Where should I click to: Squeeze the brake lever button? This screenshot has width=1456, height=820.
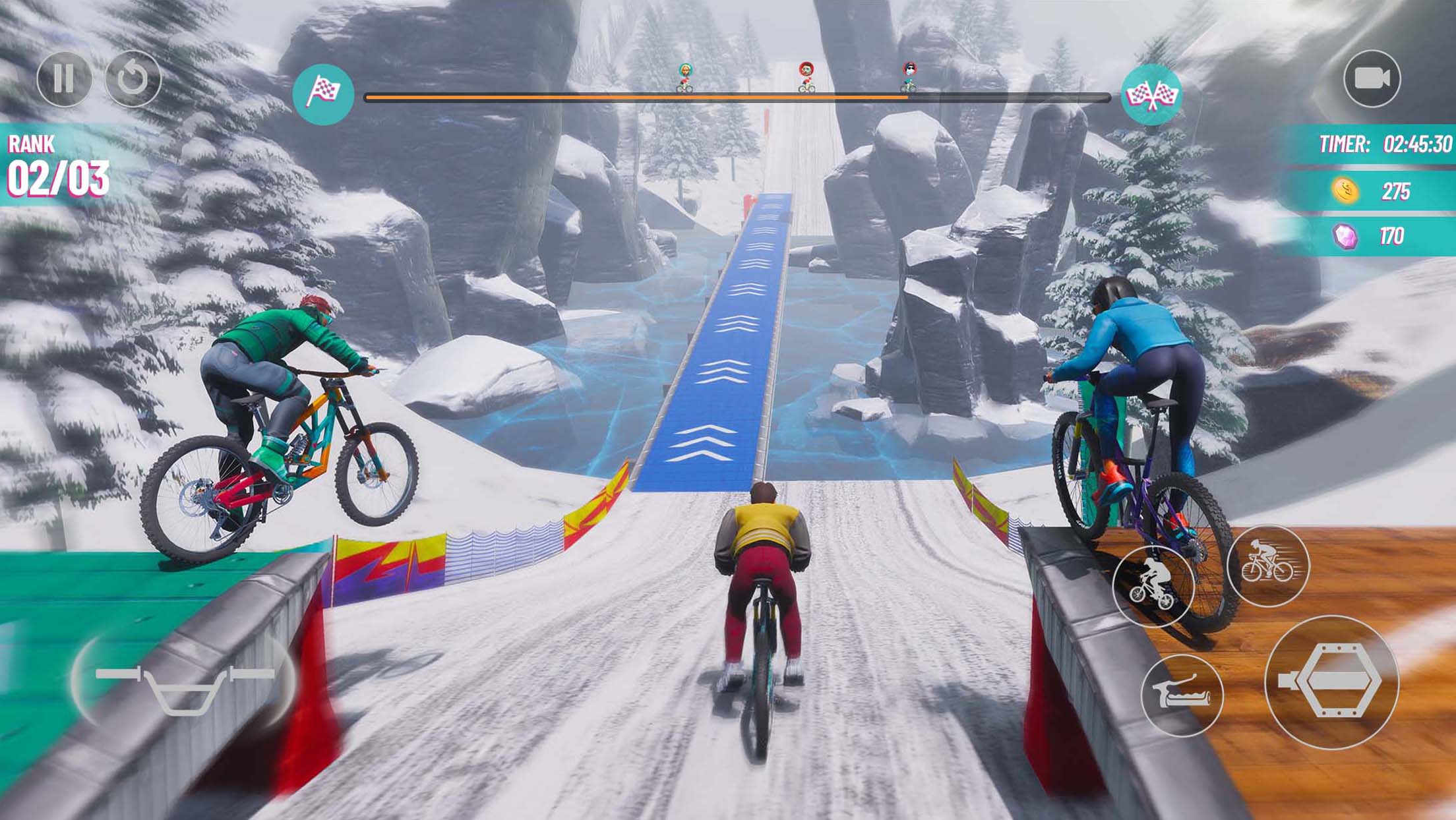(x=1181, y=695)
